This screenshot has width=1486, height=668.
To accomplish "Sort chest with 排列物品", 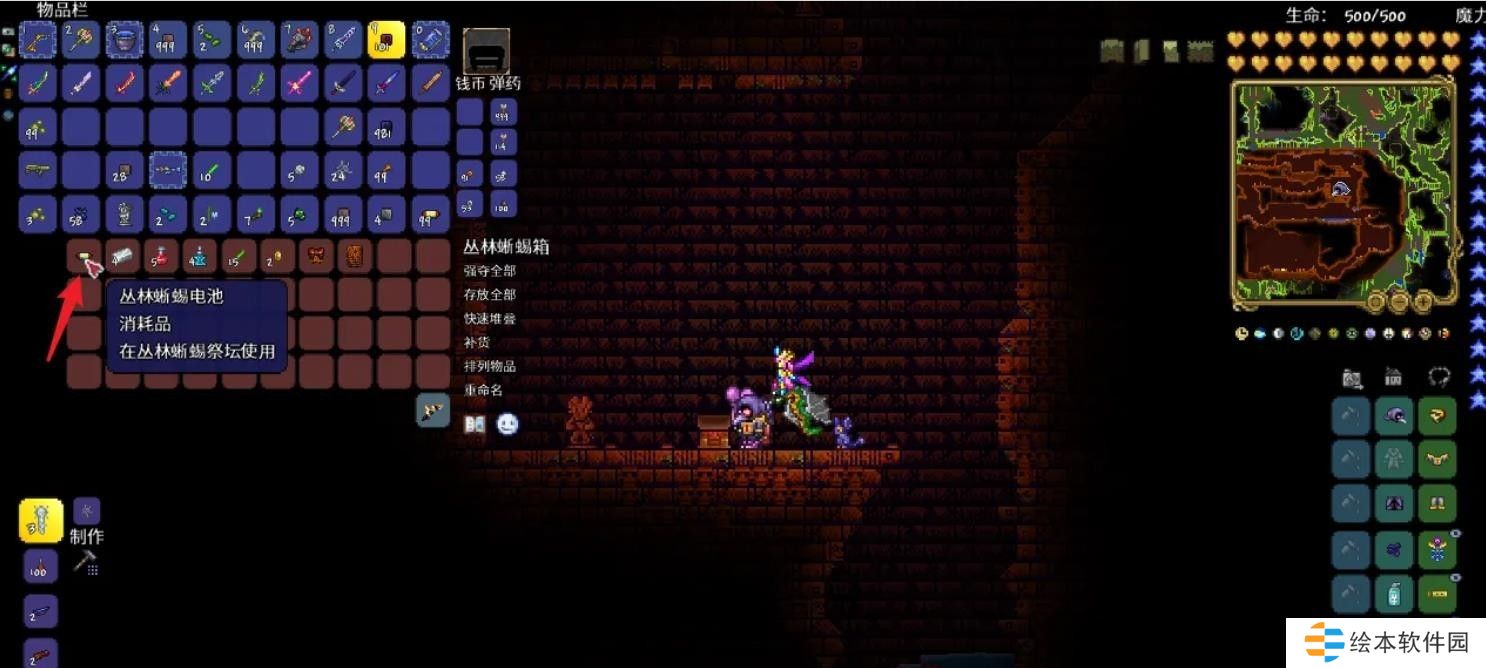I will (x=489, y=366).
